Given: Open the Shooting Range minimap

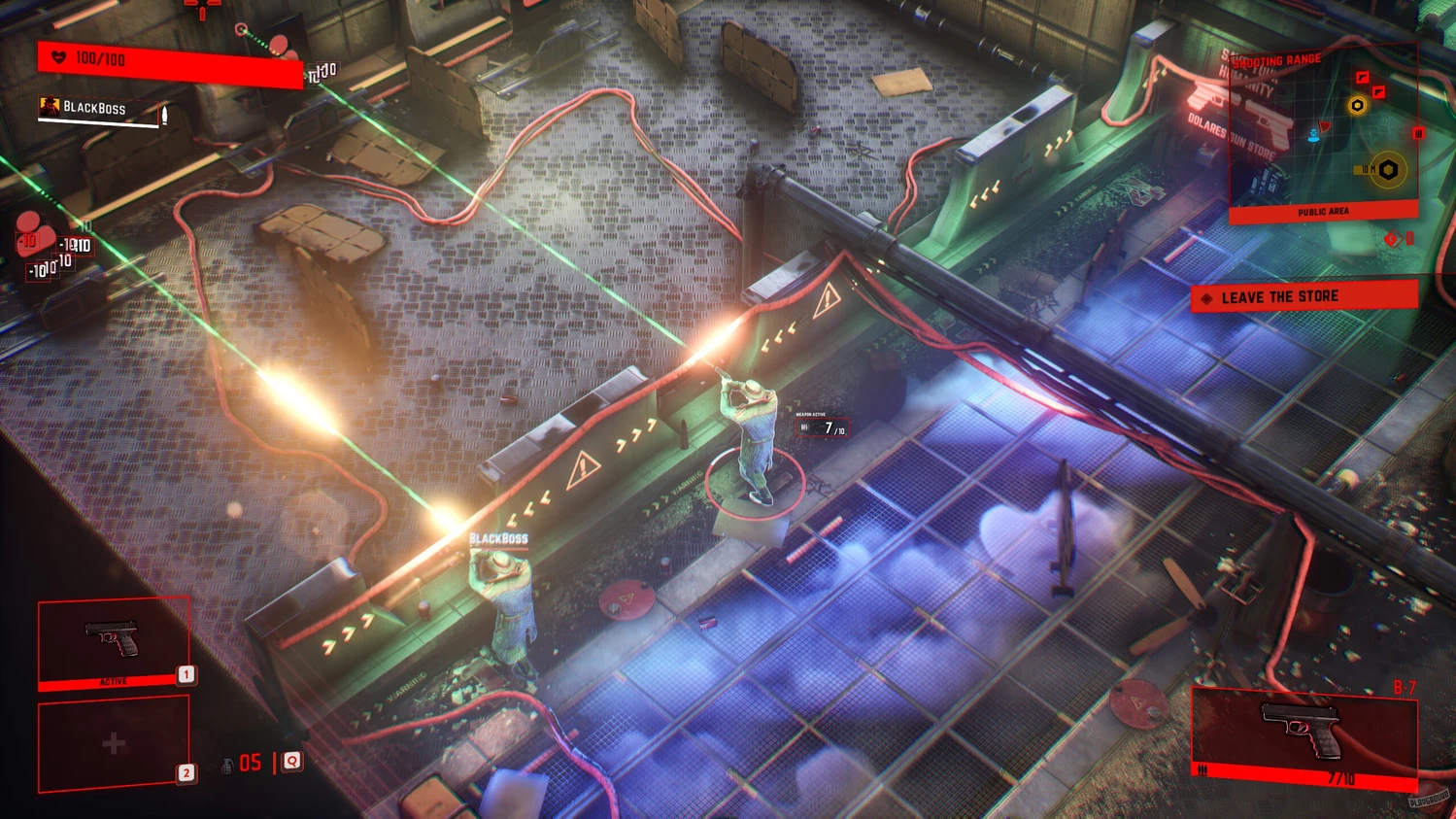Looking at the screenshot, I should click(1323, 131).
